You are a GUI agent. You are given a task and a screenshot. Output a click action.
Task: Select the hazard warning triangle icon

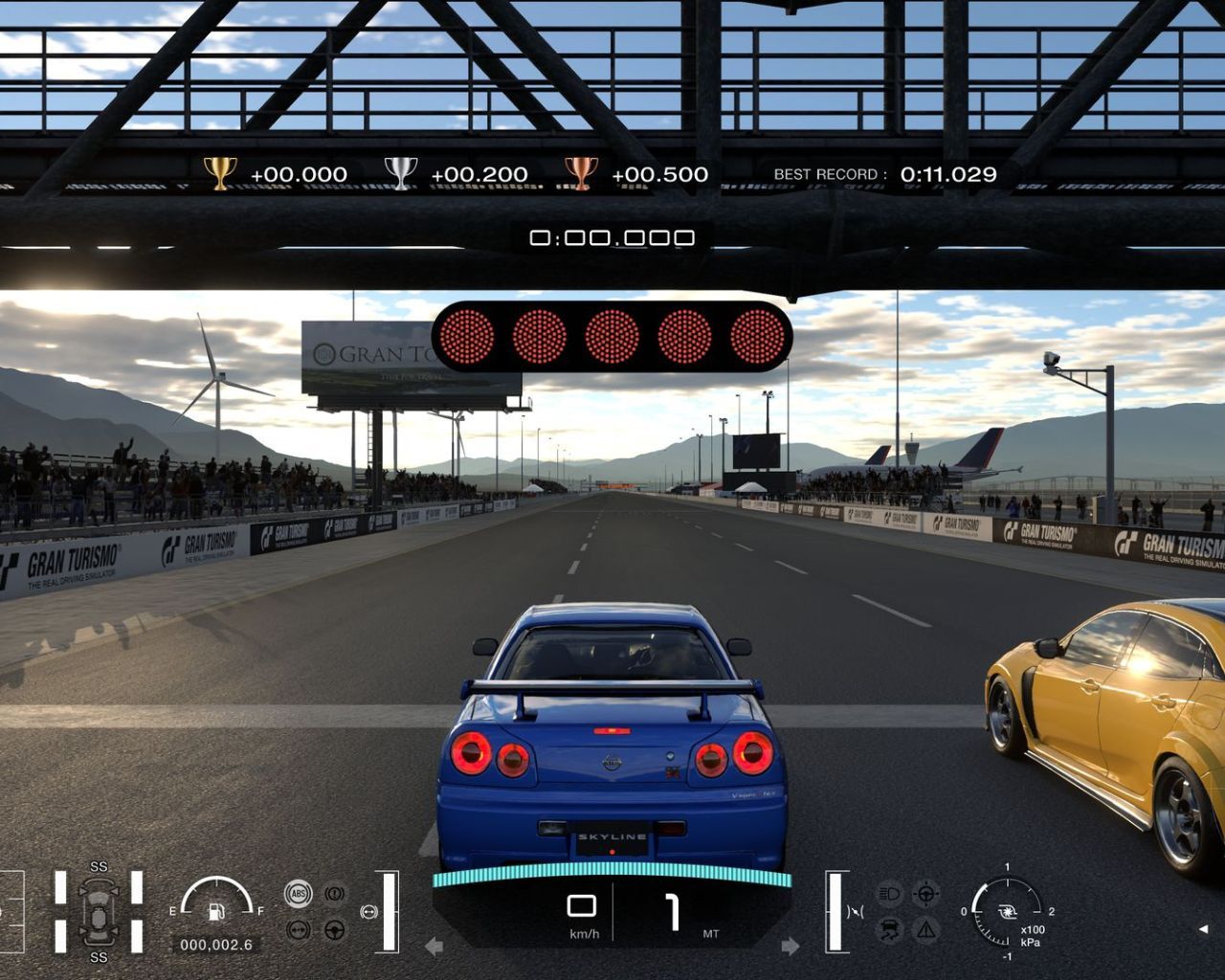pos(925,928)
